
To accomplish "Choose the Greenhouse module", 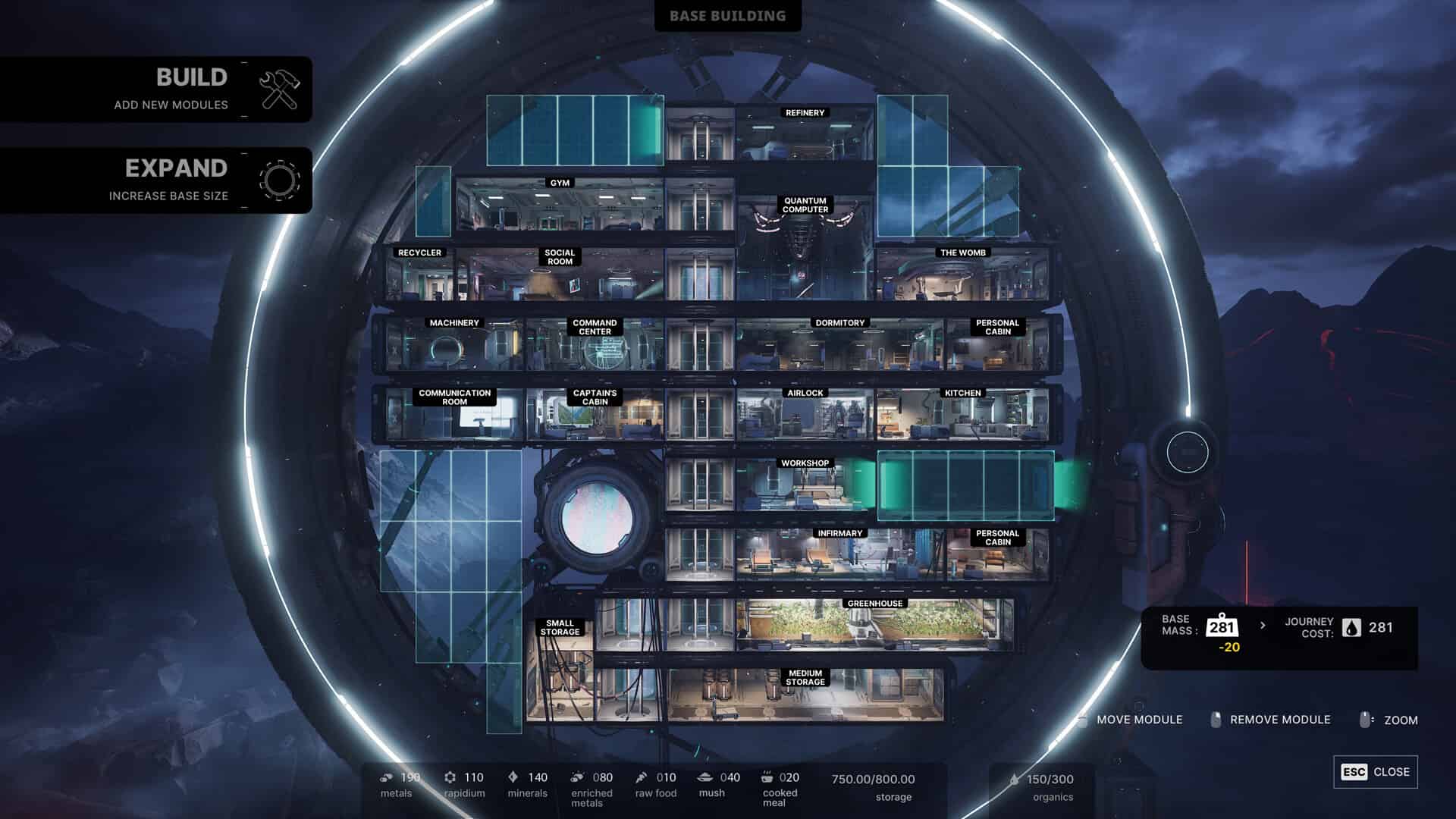I will (x=874, y=627).
